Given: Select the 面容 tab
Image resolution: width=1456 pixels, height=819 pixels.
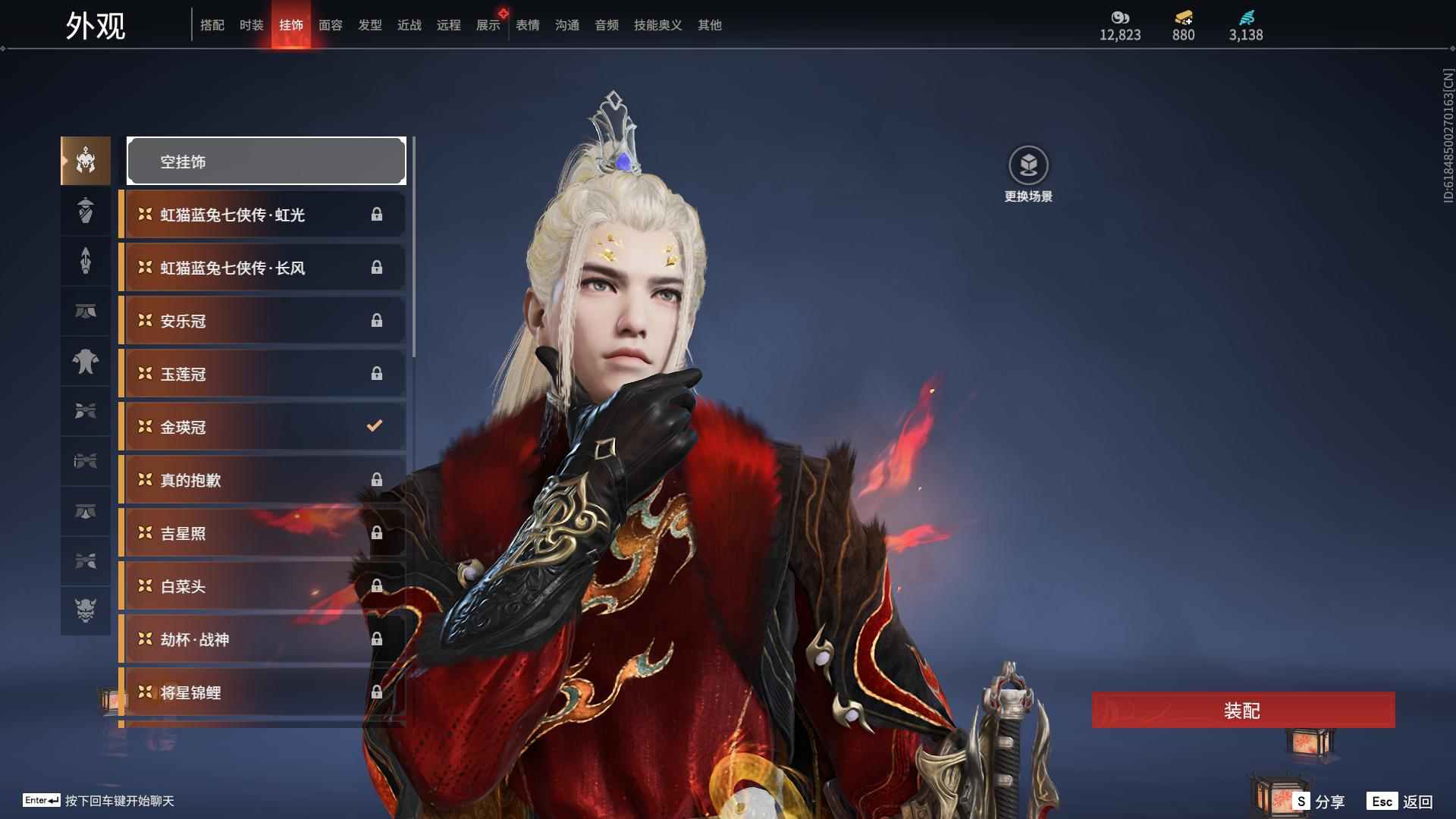Looking at the screenshot, I should tap(330, 25).
